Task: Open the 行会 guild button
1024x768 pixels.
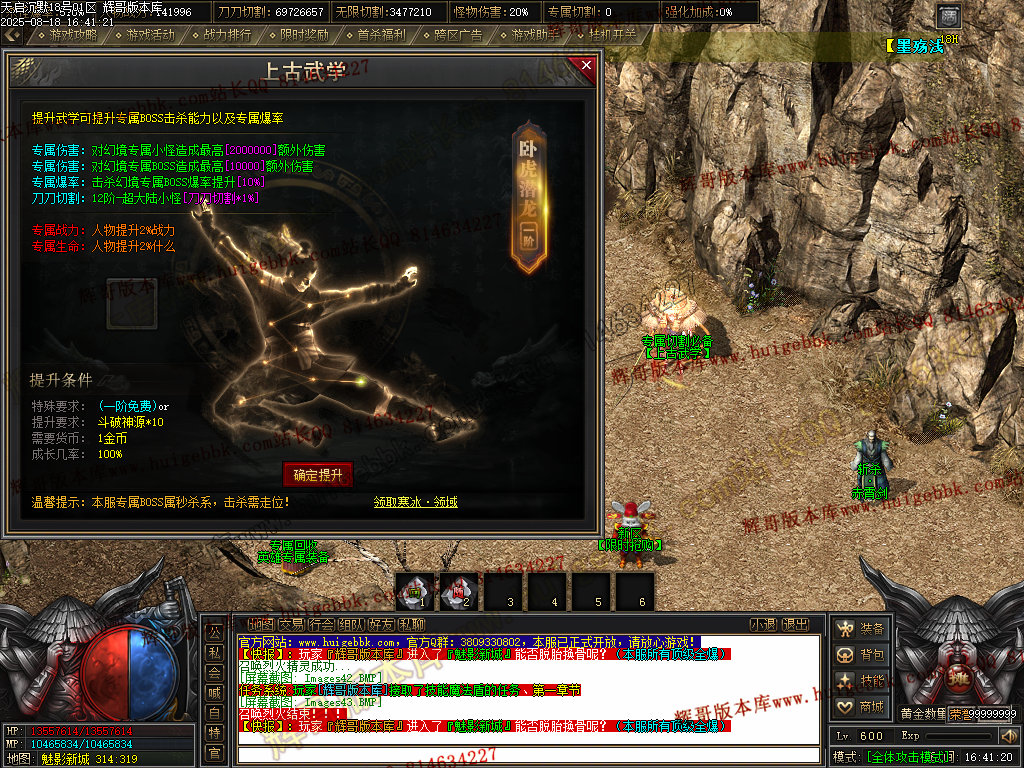Action: point(322,625)
